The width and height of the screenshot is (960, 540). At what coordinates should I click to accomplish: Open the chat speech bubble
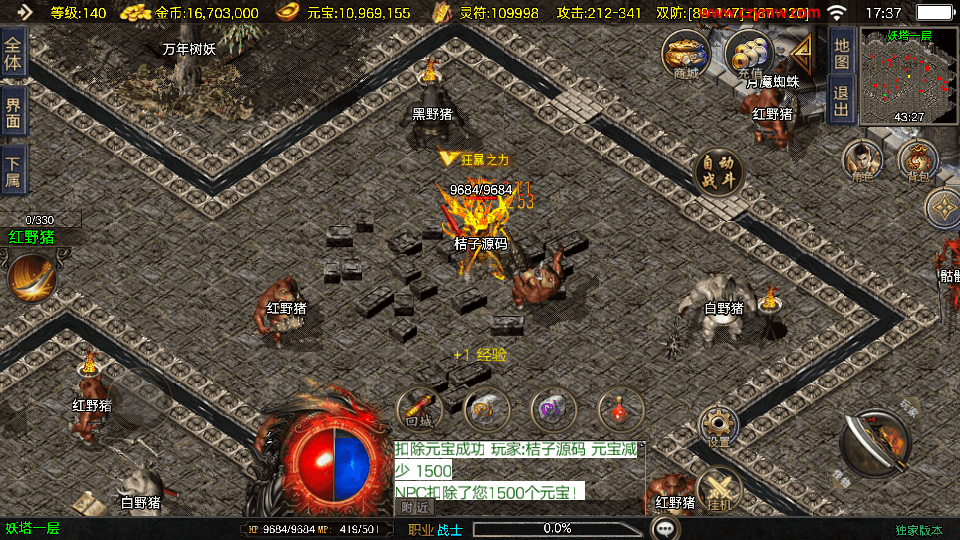pyautogui.click(x=665, y=528)
